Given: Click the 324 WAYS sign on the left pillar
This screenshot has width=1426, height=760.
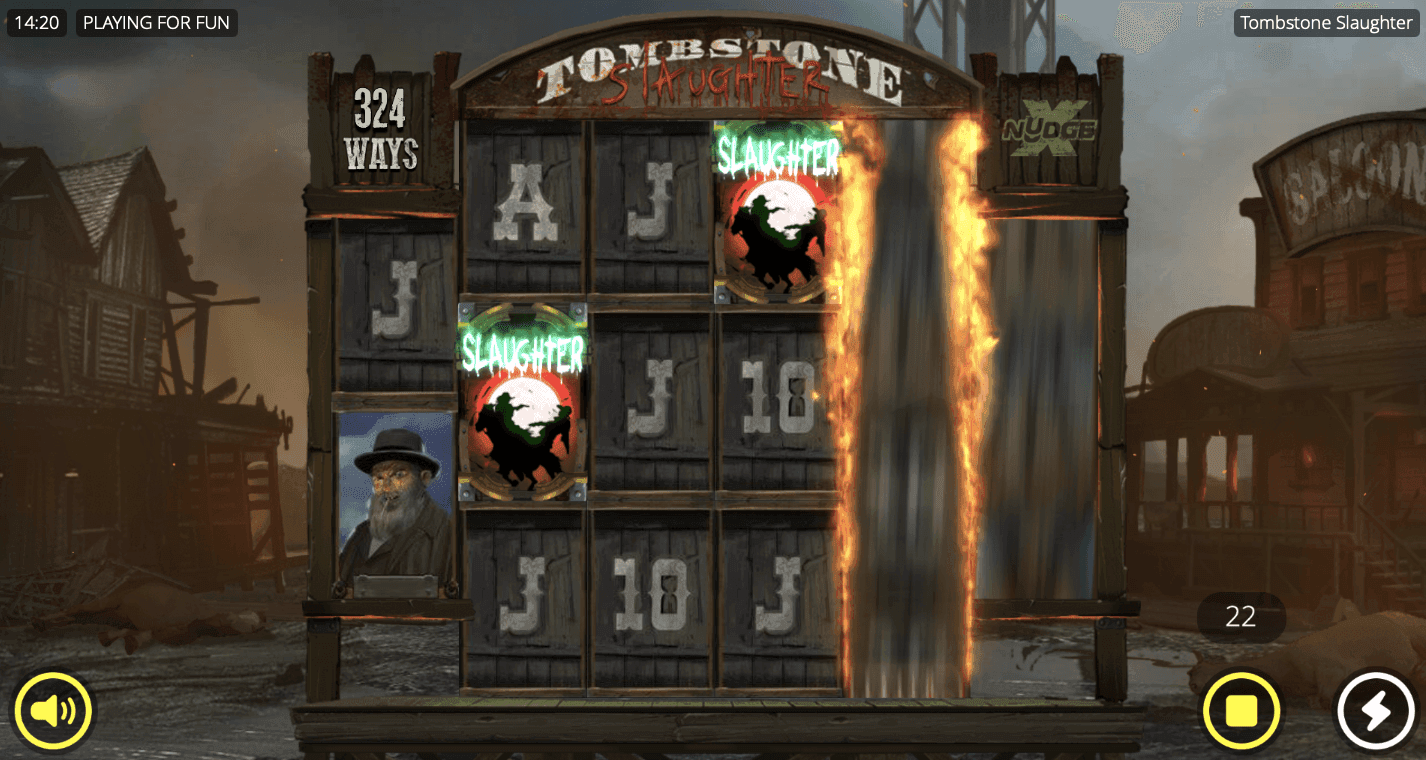Looking at the screenshot, I should [x=380, y=126].
